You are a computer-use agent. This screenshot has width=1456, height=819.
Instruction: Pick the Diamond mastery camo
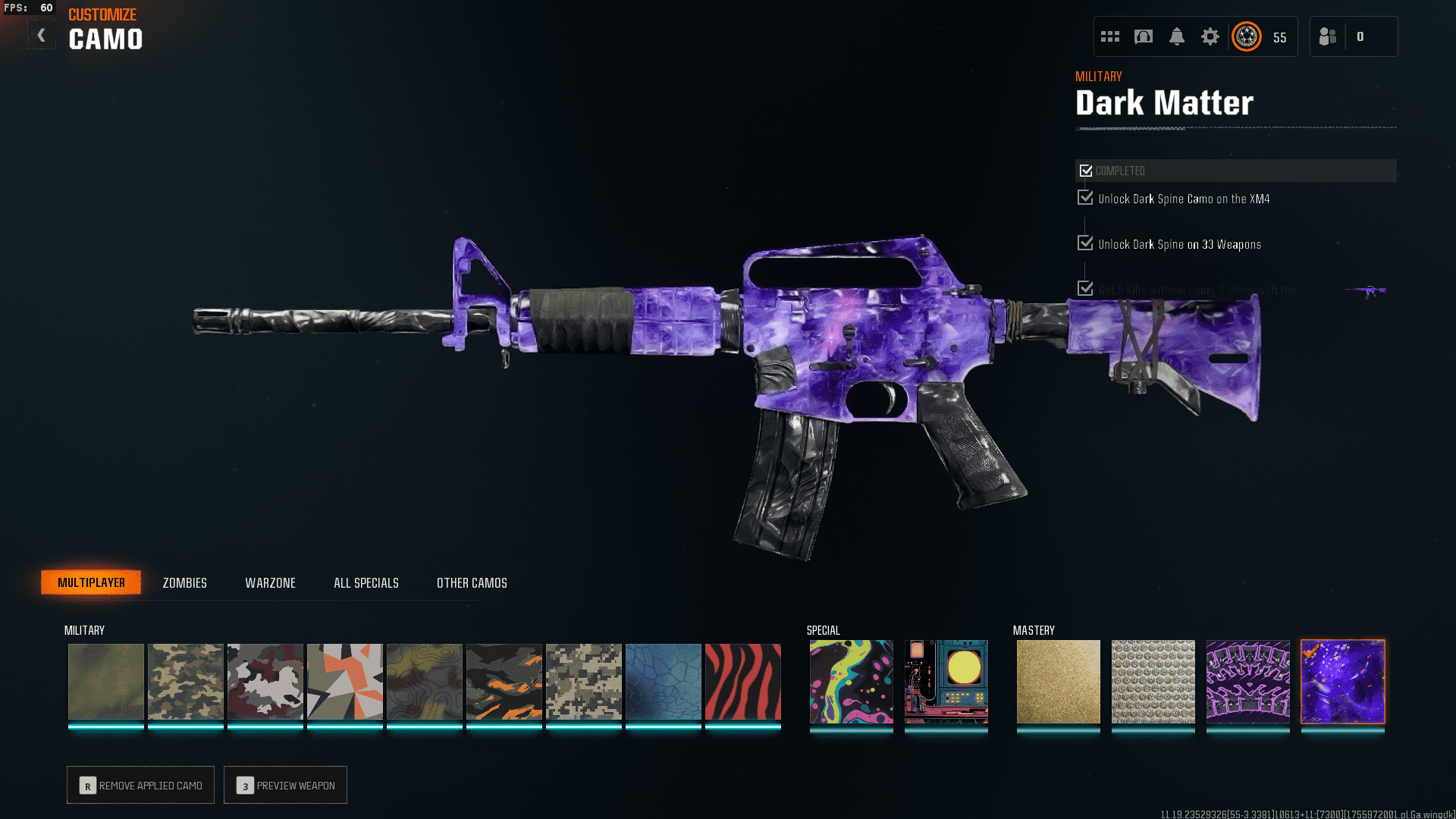[x=1153, y=681]
